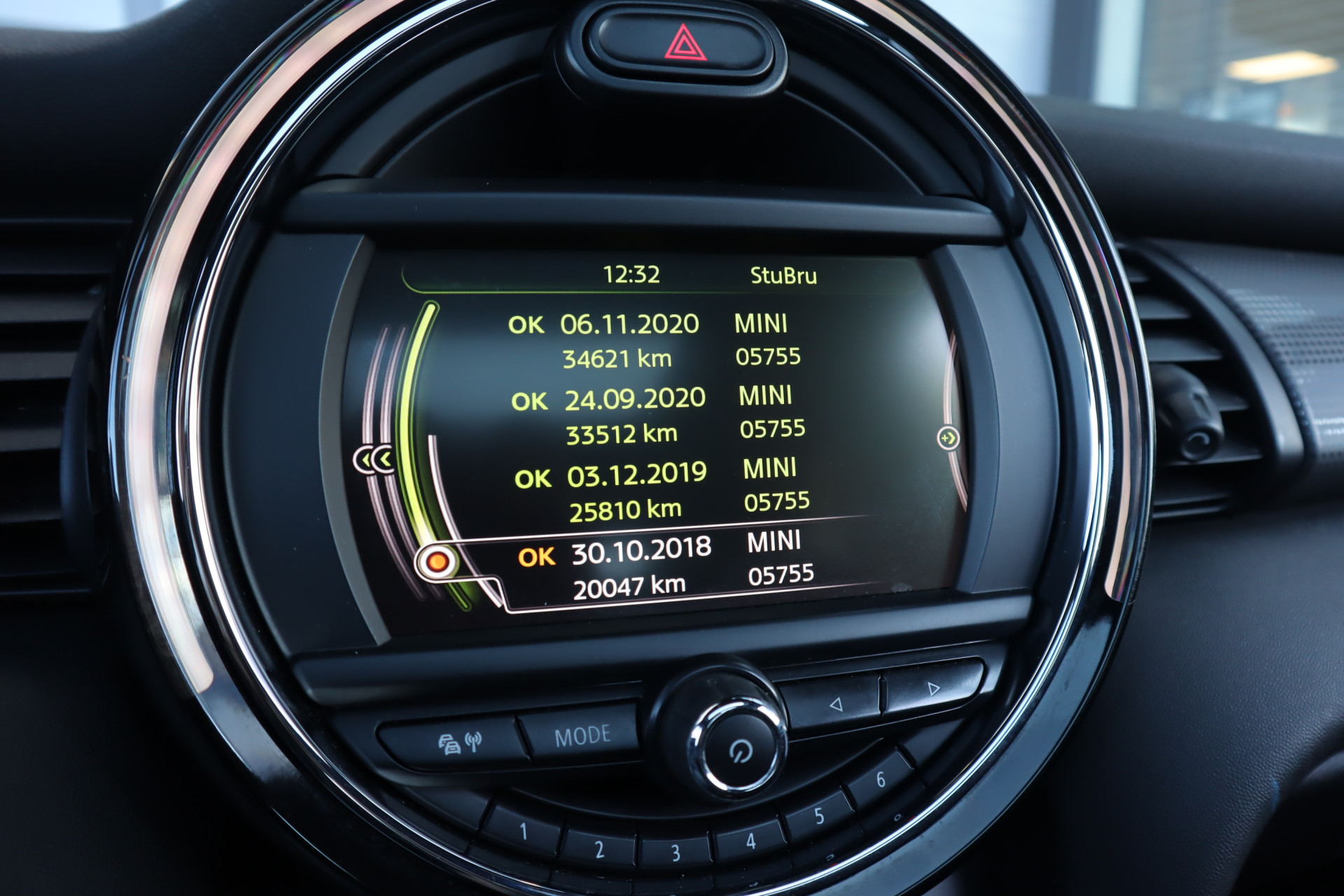Skip forward with the right arrow button
Image resolution: width=1344 pixels, height=896 pixels.
[x=933, y=688]
